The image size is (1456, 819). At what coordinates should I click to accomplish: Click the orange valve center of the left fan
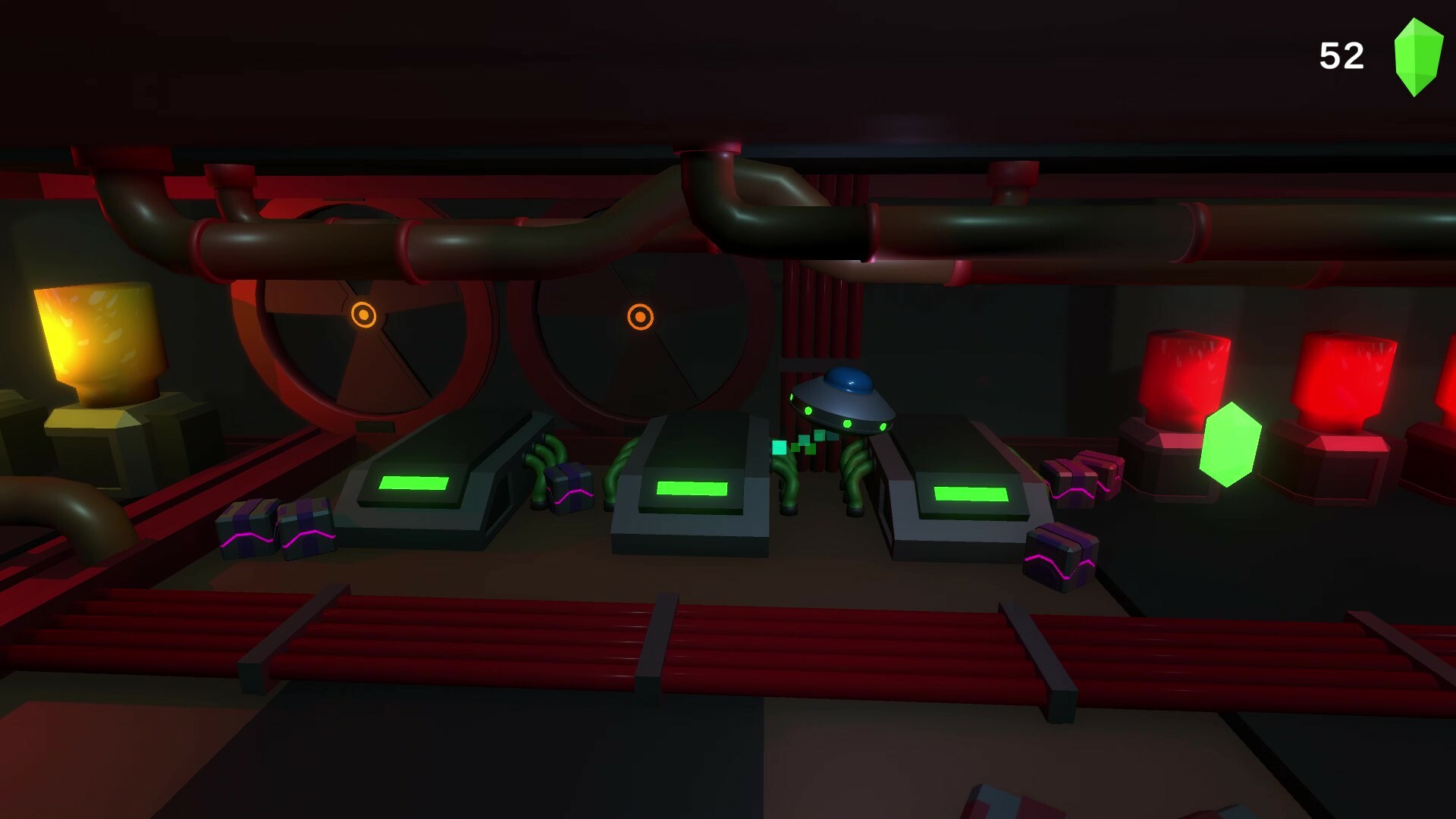click(362, 314)
